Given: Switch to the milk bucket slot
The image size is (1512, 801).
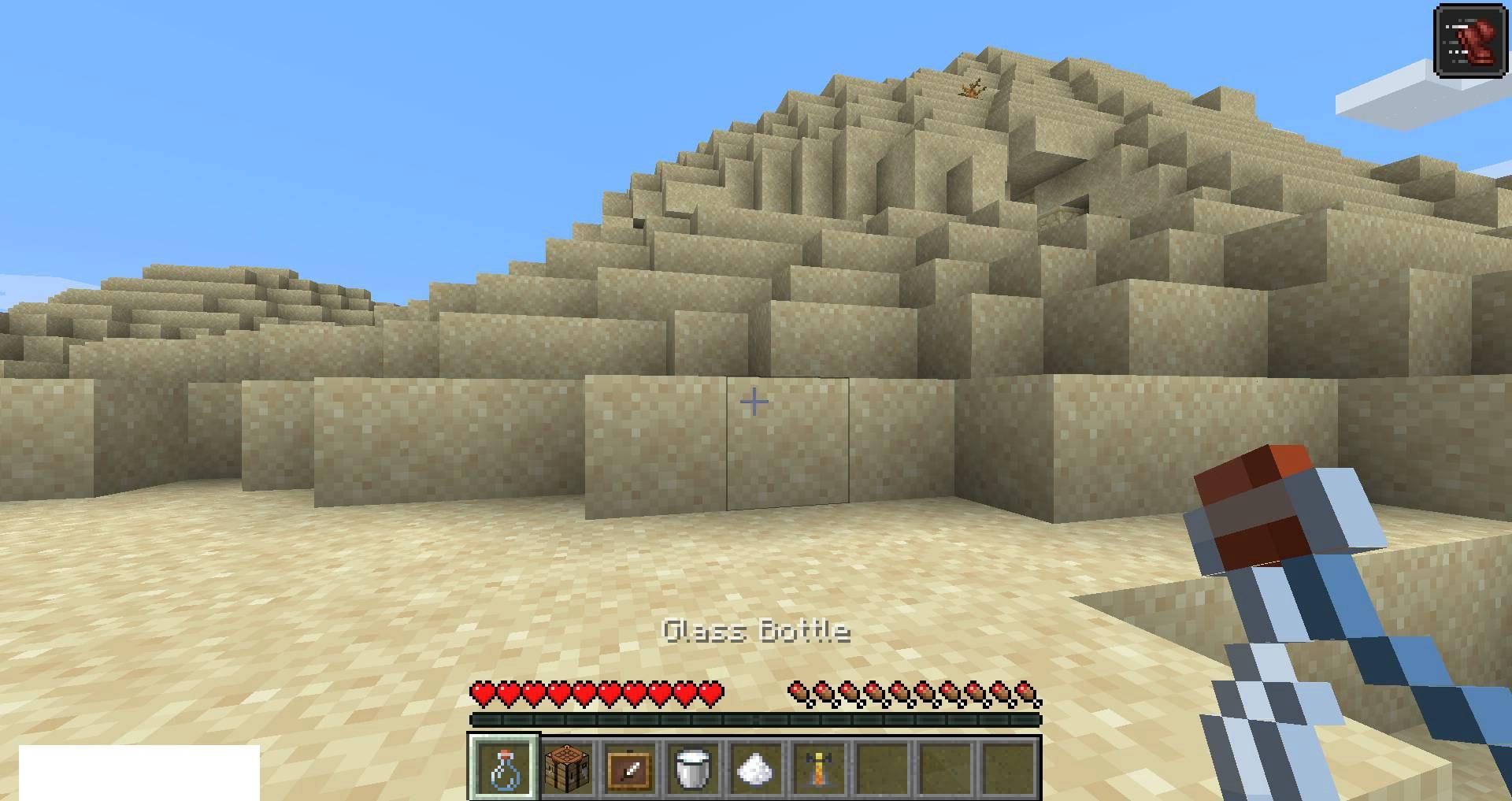Looking at the screenshot, I should point(693,767).
